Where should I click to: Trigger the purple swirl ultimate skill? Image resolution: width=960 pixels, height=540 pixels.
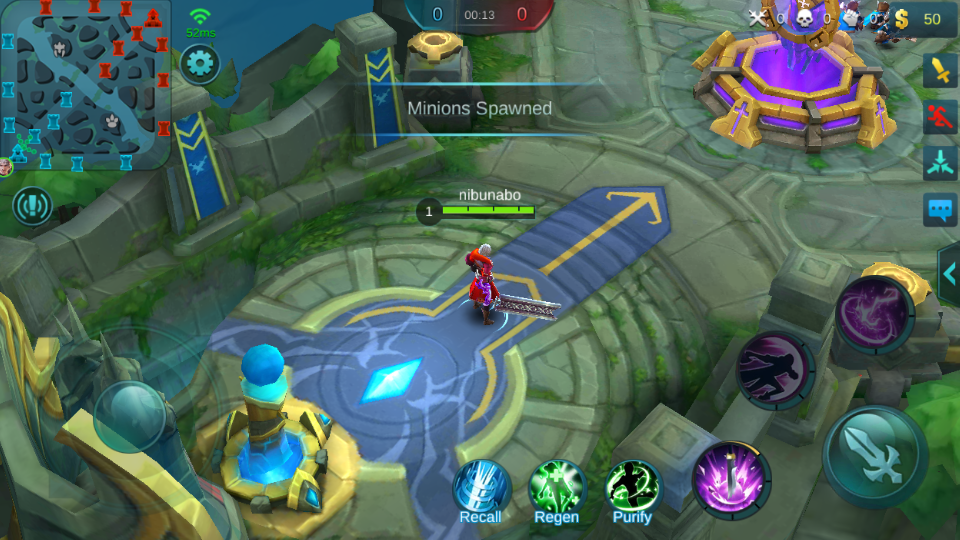pos(874,314)
